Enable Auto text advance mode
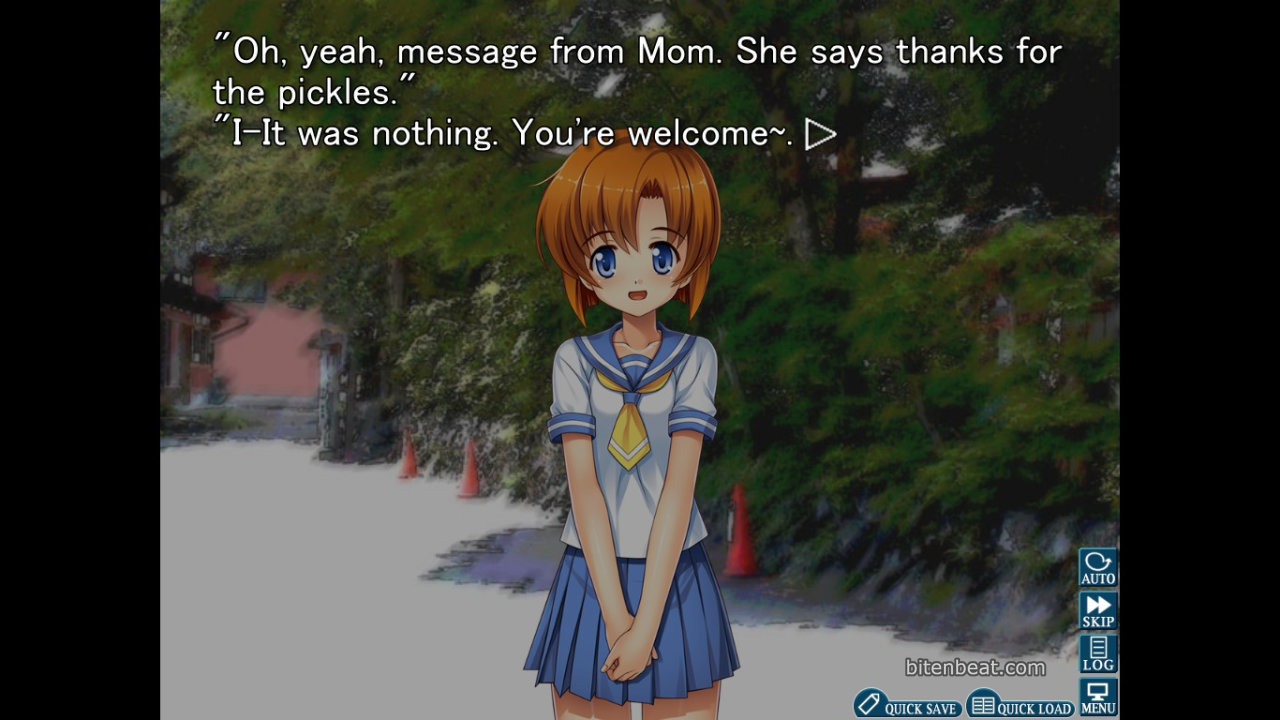This screenshot has height=720, width=1280. tap(1098, 567)
